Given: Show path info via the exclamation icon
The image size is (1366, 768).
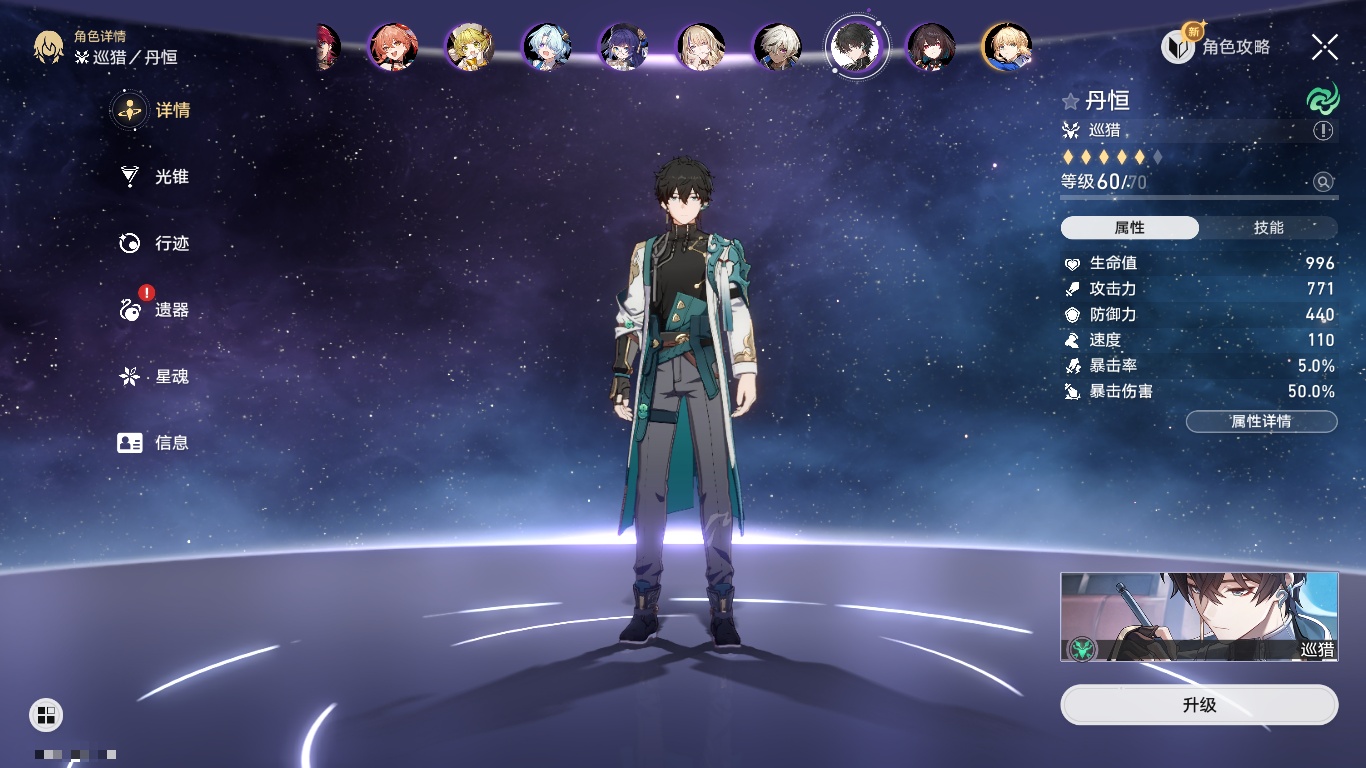Looking at the screenshot, I should click(1323, 131).
